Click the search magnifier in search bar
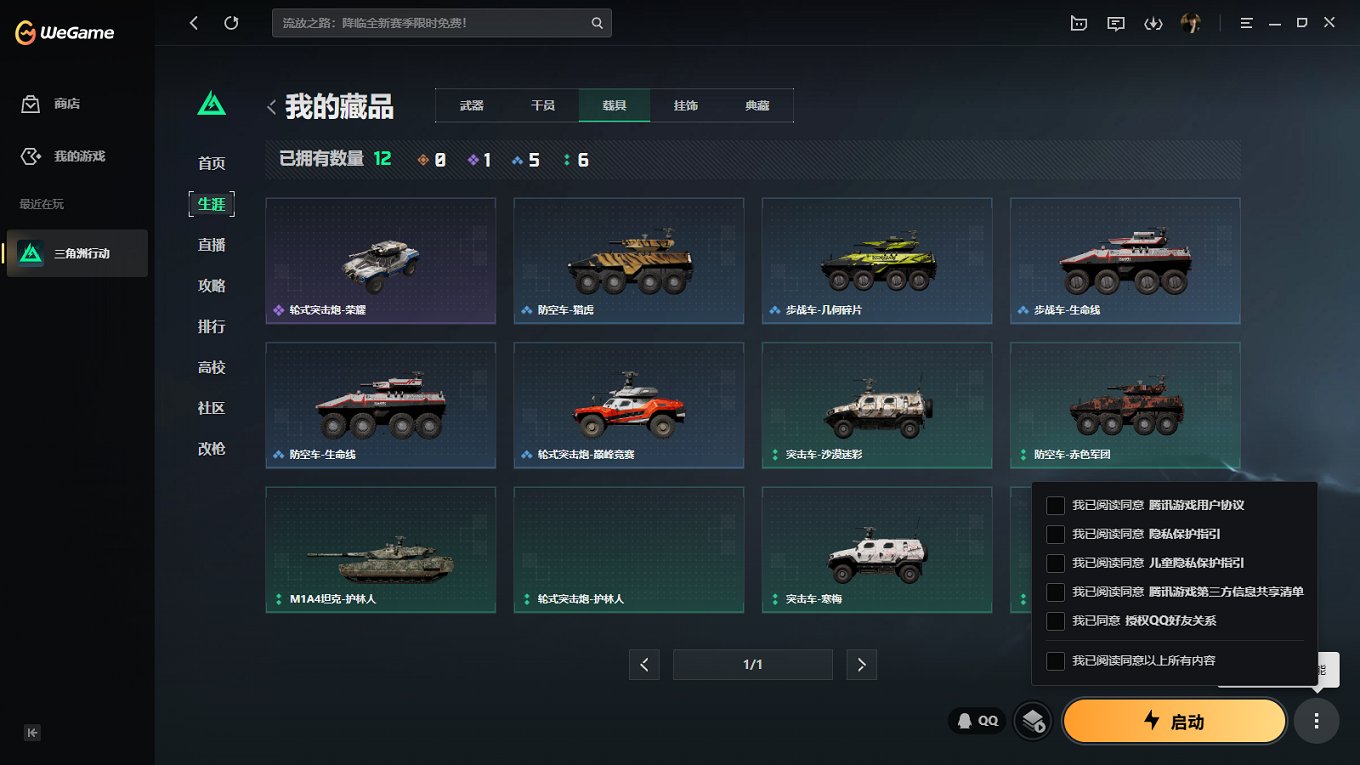Viewport: 1360px width, 765px height. pos(597,22)
